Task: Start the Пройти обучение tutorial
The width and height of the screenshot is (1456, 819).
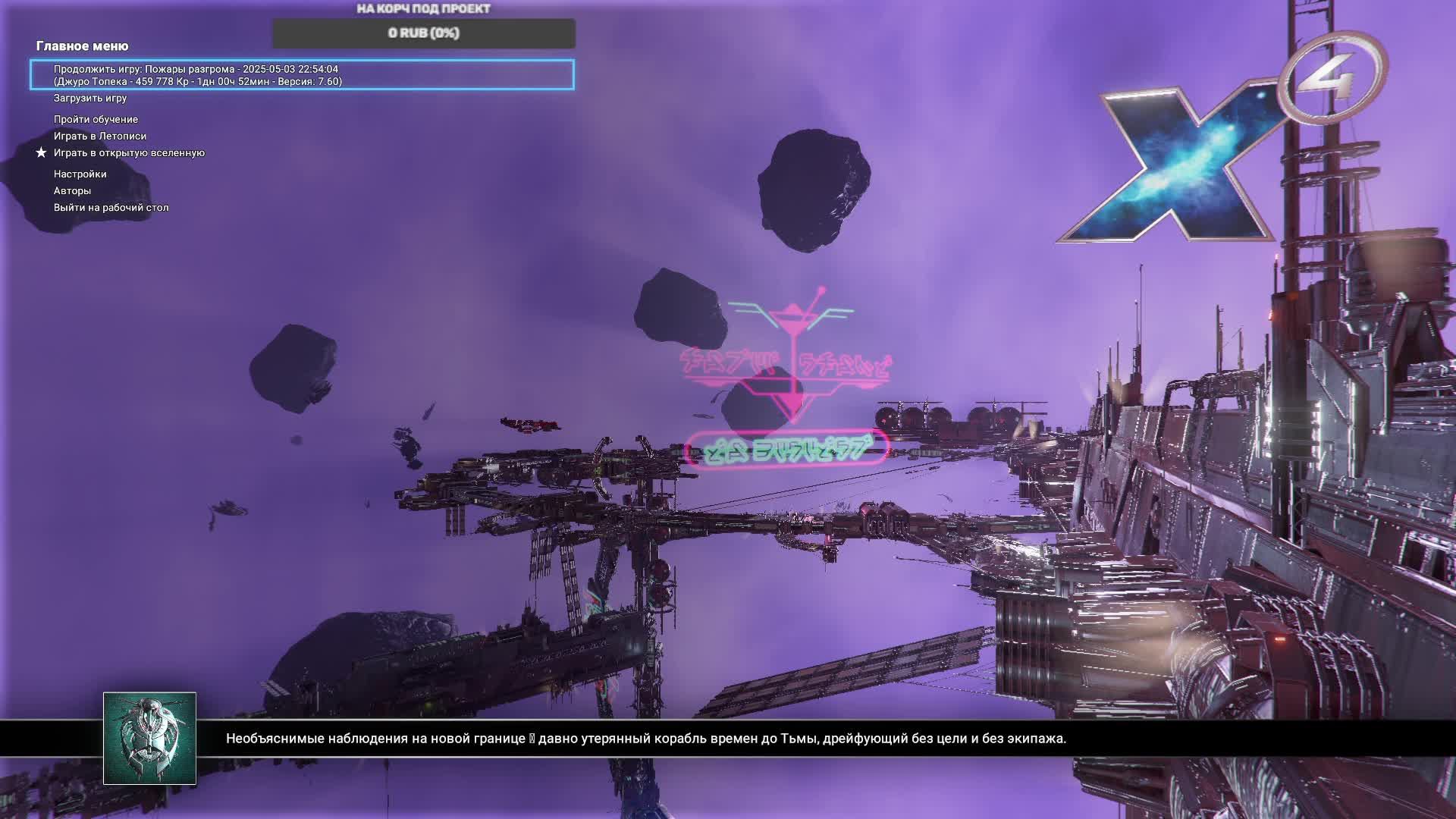Action: [x=96, y=119]
